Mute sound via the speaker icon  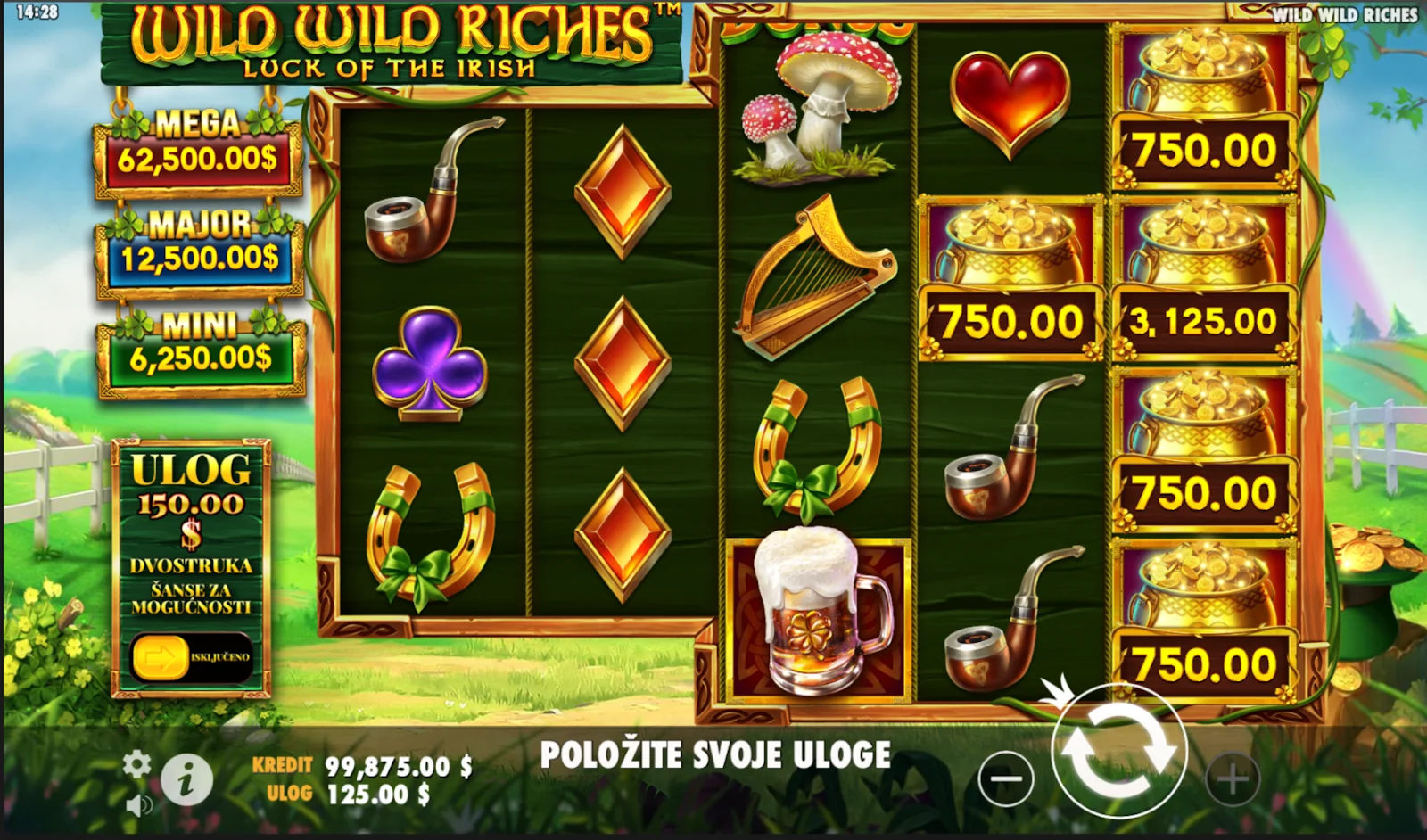coord(137,805)
